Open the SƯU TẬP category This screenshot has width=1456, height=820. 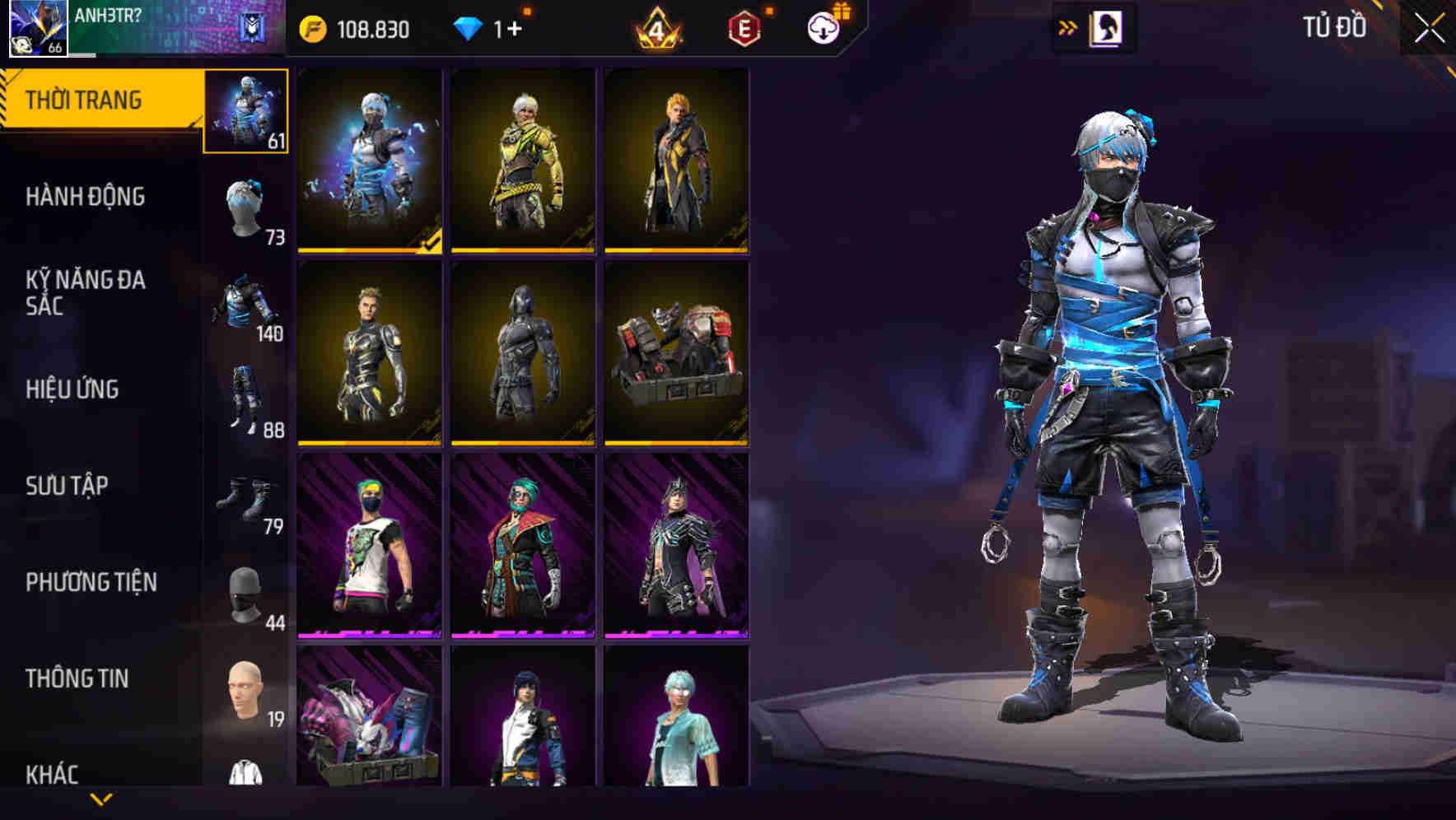[69, 487]
